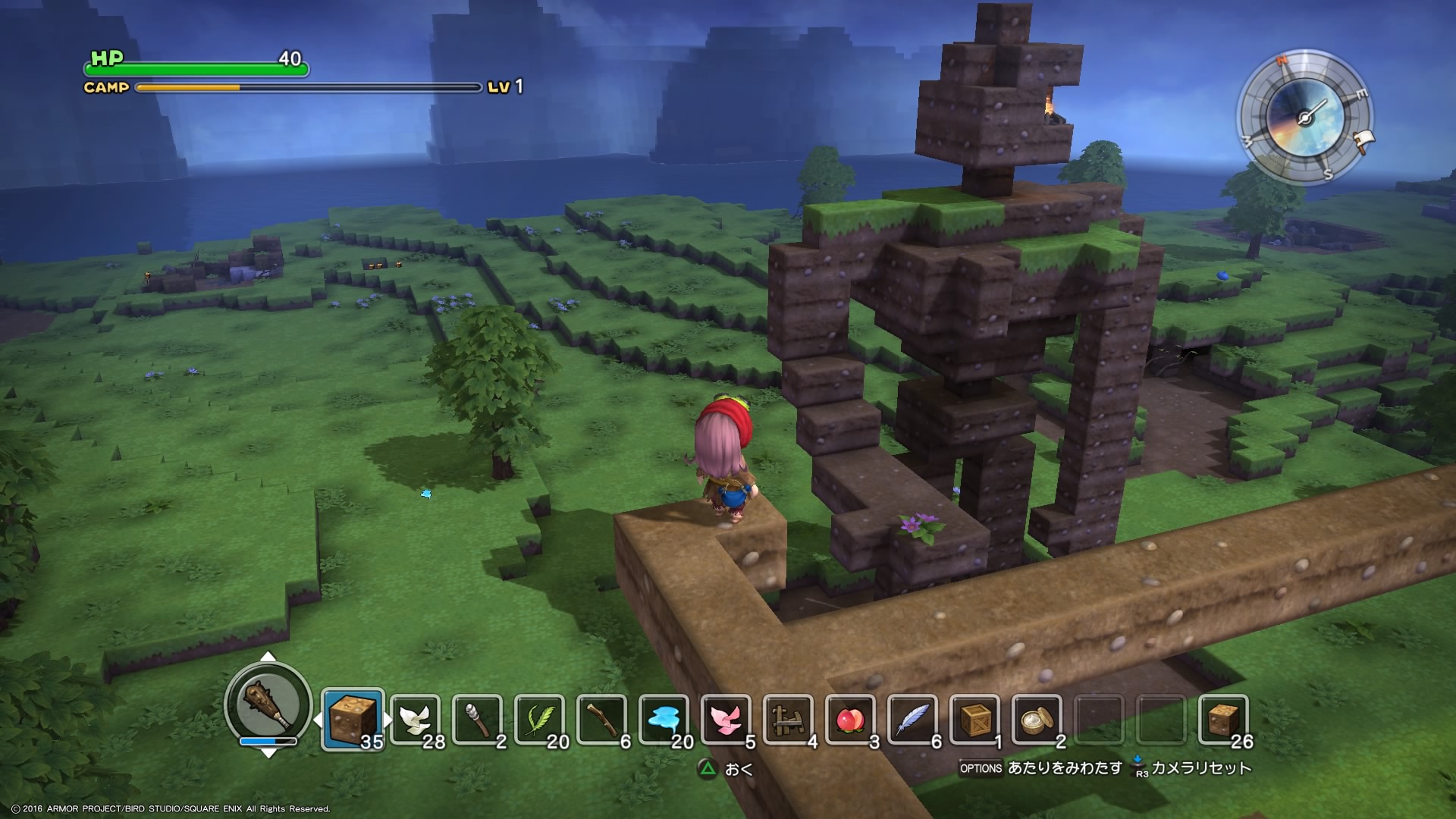Pick the green grass leaf slot
This screenshot has width=1456, height=819.
pyautogui.click(x=539, y=719)
